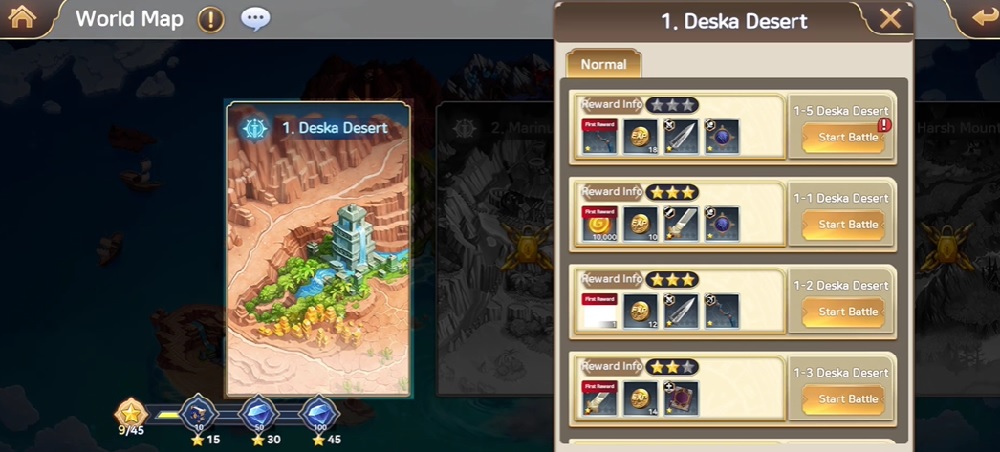This screenshot has height=452, width=1000.
Task: Go to the home screen
Action: 21,17
